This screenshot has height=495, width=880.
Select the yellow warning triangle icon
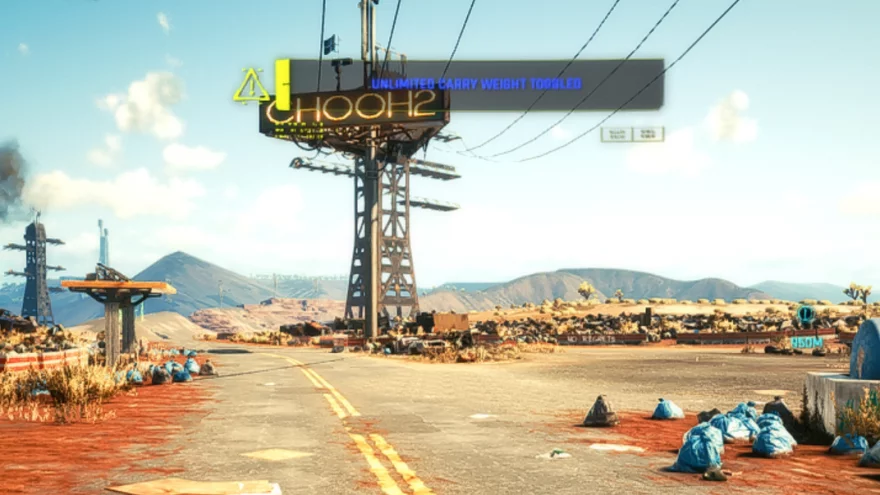[251, 88]
